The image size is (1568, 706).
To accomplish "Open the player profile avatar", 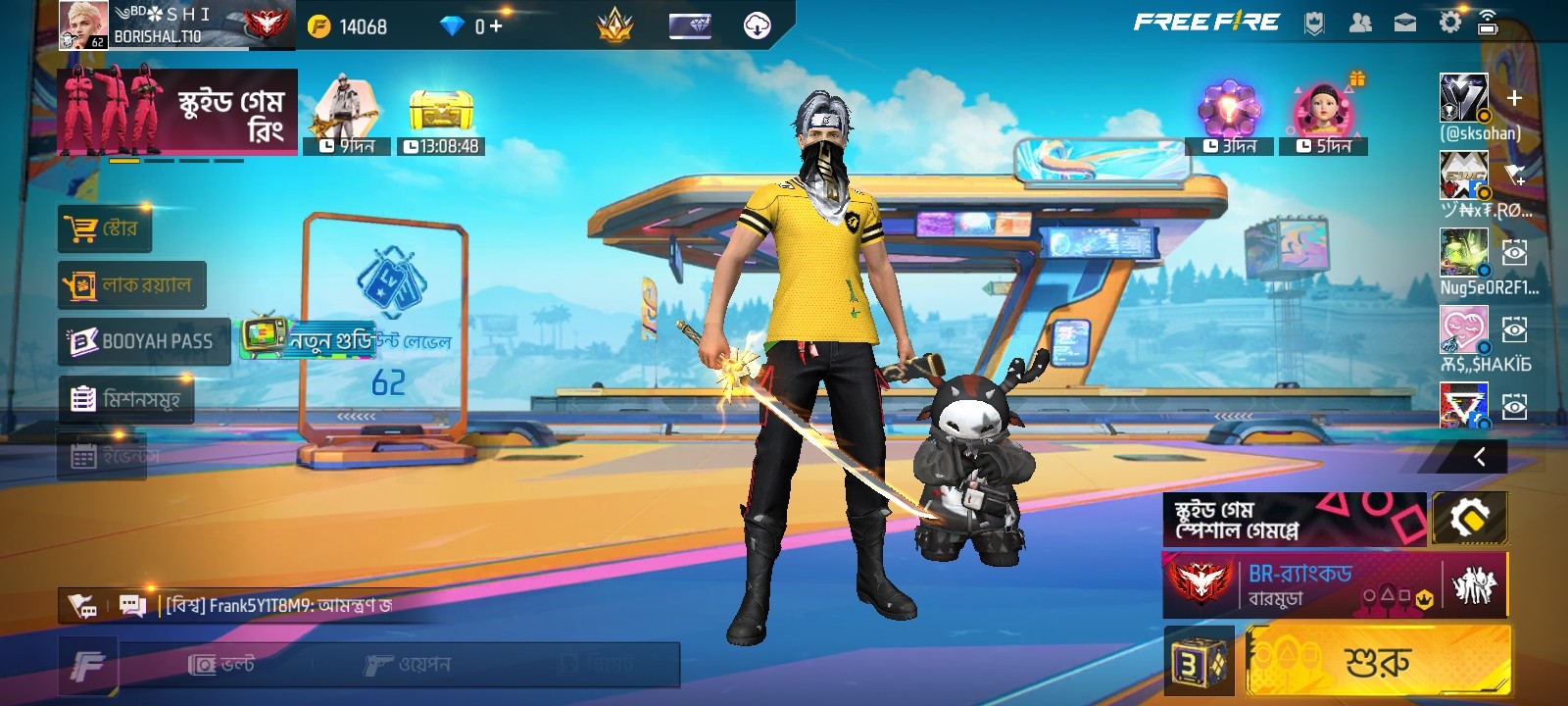I will (x=83, y=25).
